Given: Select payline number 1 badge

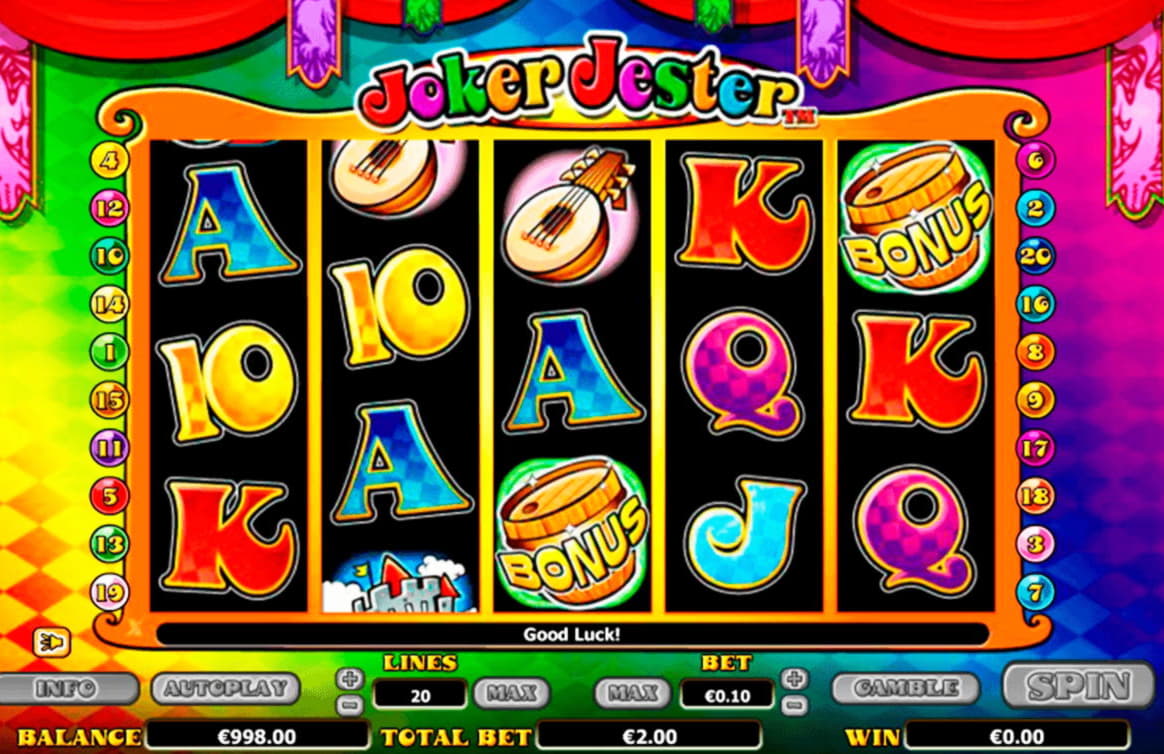Looking at the screenshot, I should [x=109, y=352].
